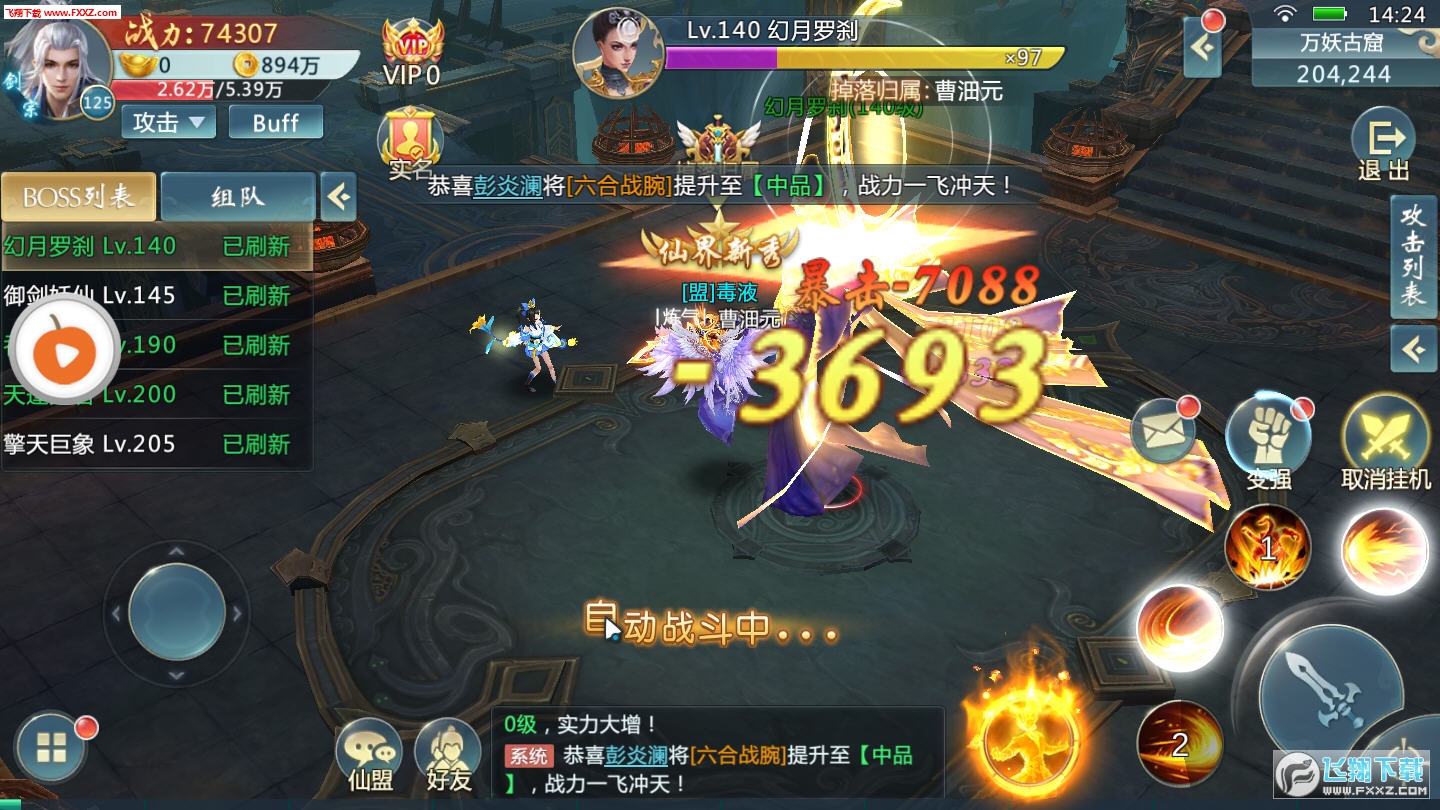Open the mail envelope icon
Image resolution: width=1440 pixels, height=810 pixels.
(1163, 432)
